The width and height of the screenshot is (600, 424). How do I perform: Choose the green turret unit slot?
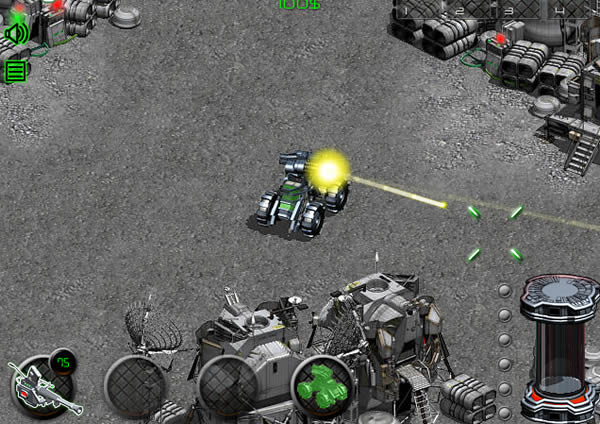[x=322, y=385]
